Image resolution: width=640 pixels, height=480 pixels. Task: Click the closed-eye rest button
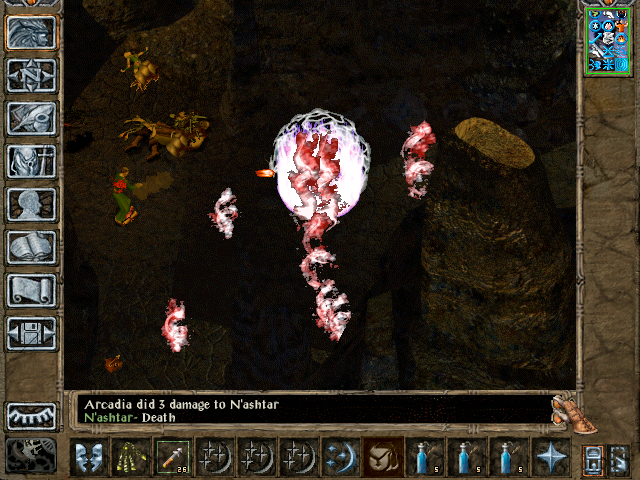pos(31,415)
